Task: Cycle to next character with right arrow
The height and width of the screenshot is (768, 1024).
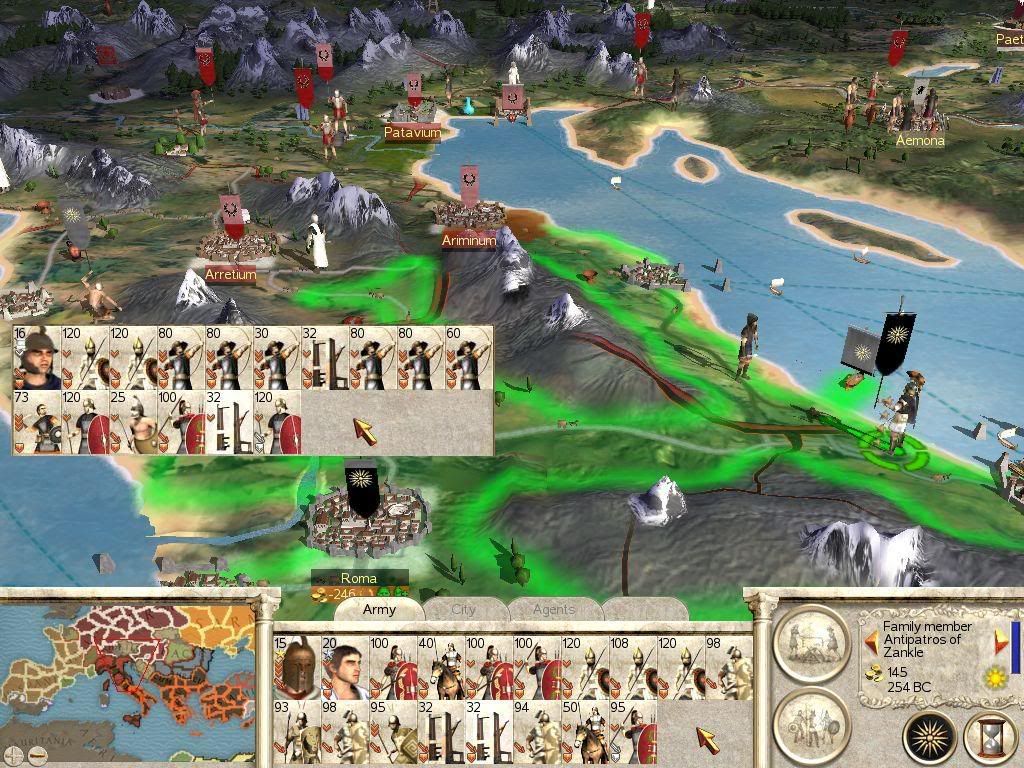Action: pyautogui.click(x=1001, y=641)
